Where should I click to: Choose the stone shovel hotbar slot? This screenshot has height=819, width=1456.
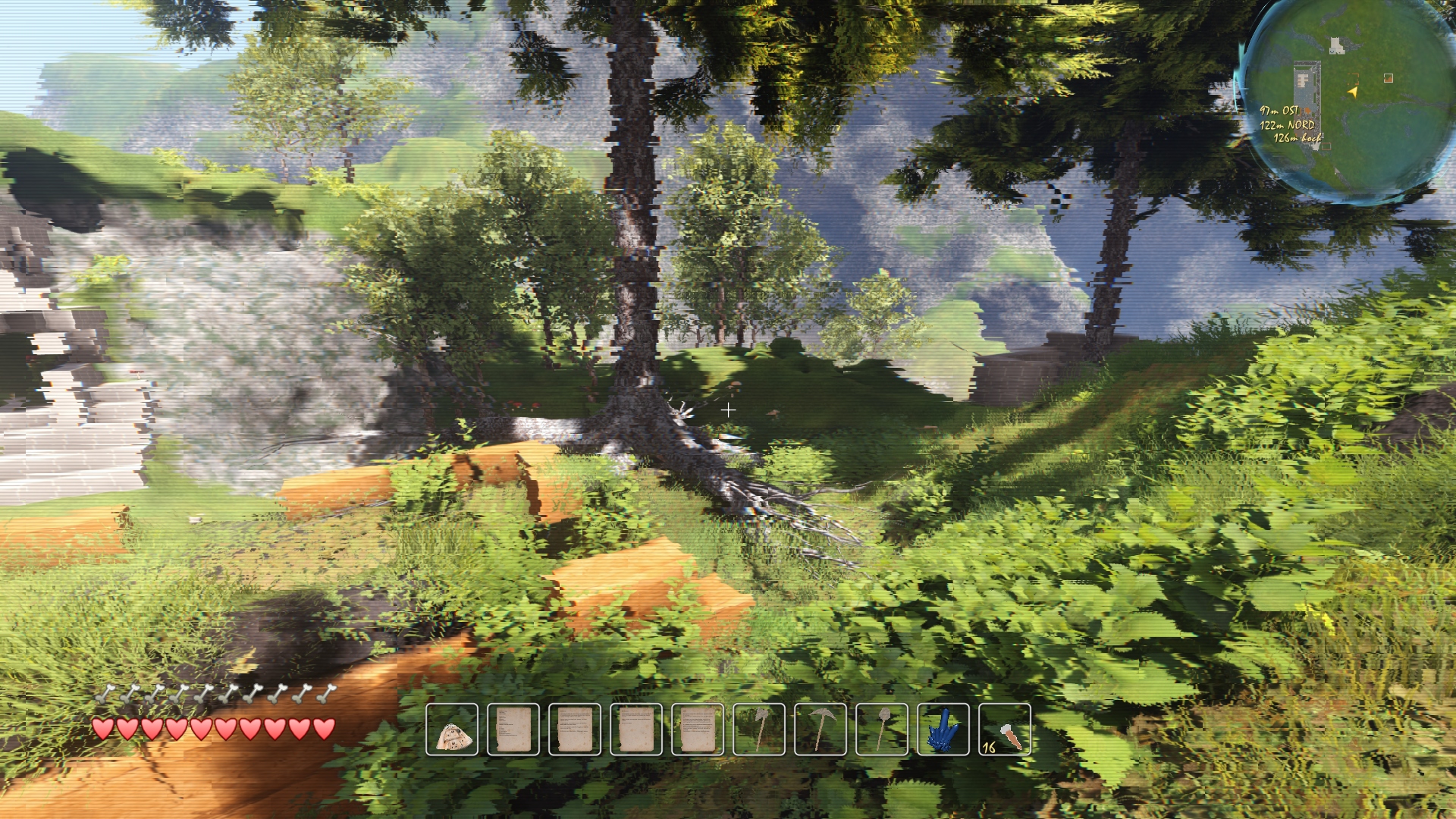tap(882, 730)
